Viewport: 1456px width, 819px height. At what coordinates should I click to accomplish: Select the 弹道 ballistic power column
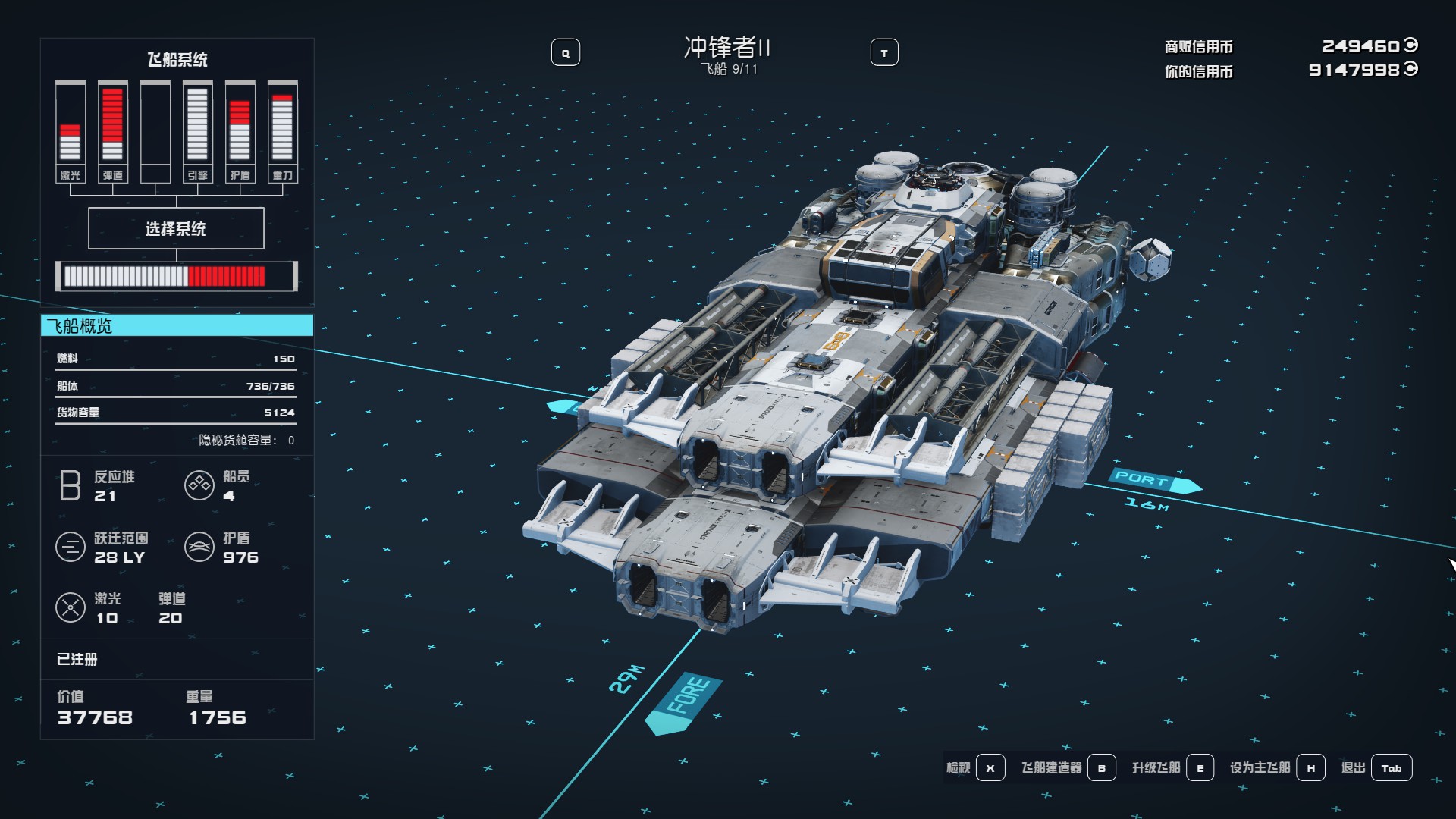pyautogui.click(x=113, y=131)
